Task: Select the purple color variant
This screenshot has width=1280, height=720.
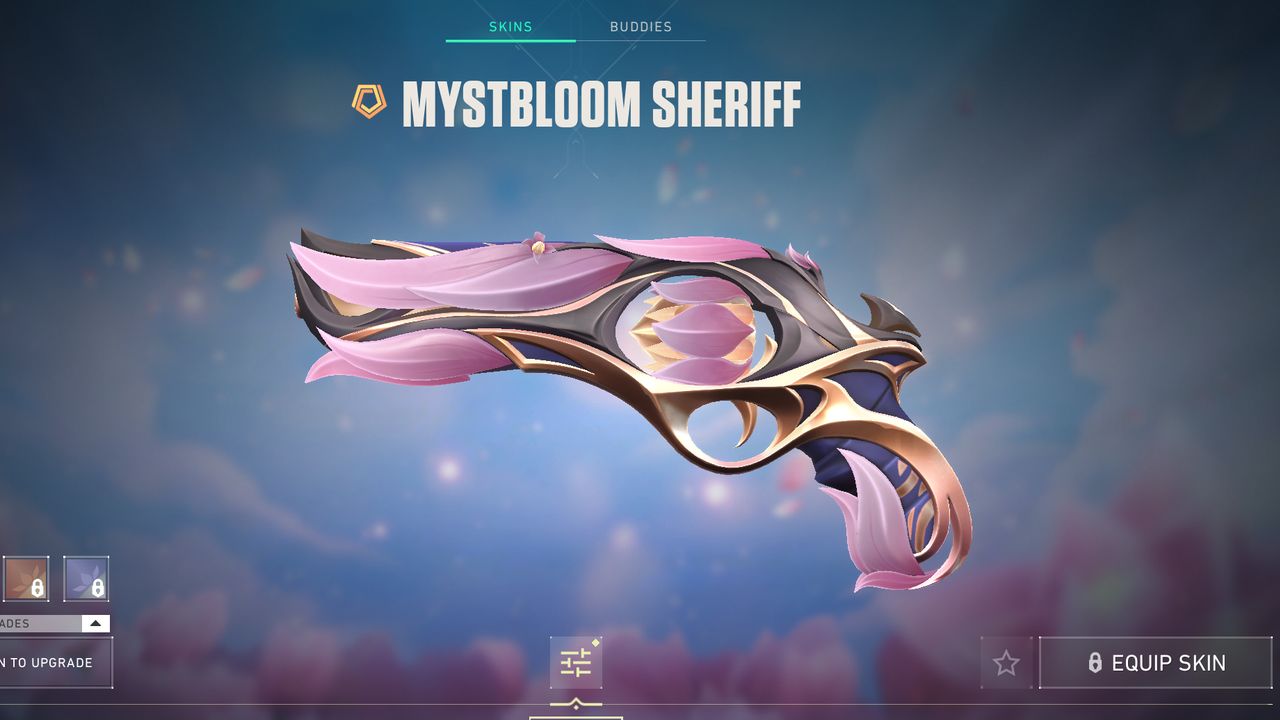Action: [x=84, y=580]
